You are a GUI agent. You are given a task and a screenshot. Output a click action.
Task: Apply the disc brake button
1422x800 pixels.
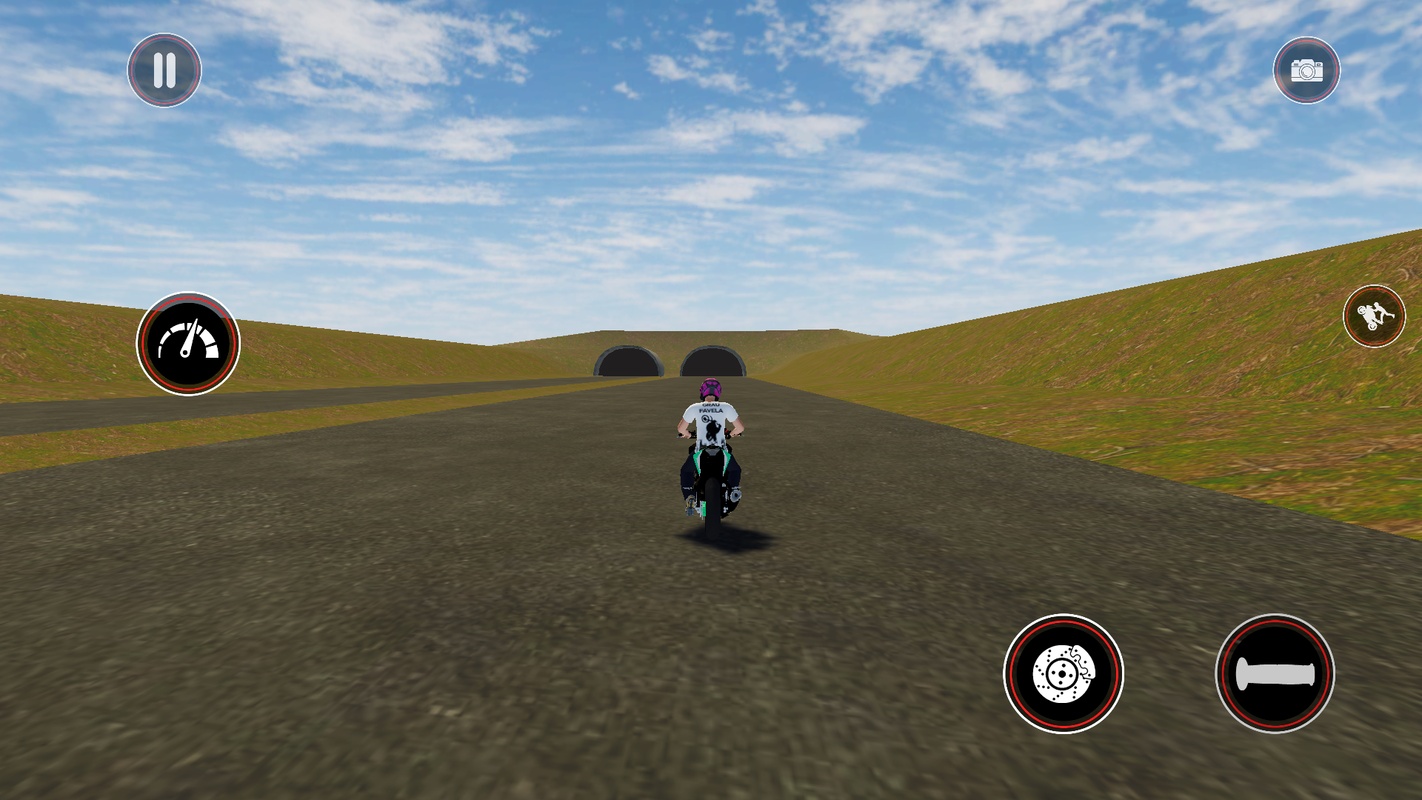(1063, 673)
